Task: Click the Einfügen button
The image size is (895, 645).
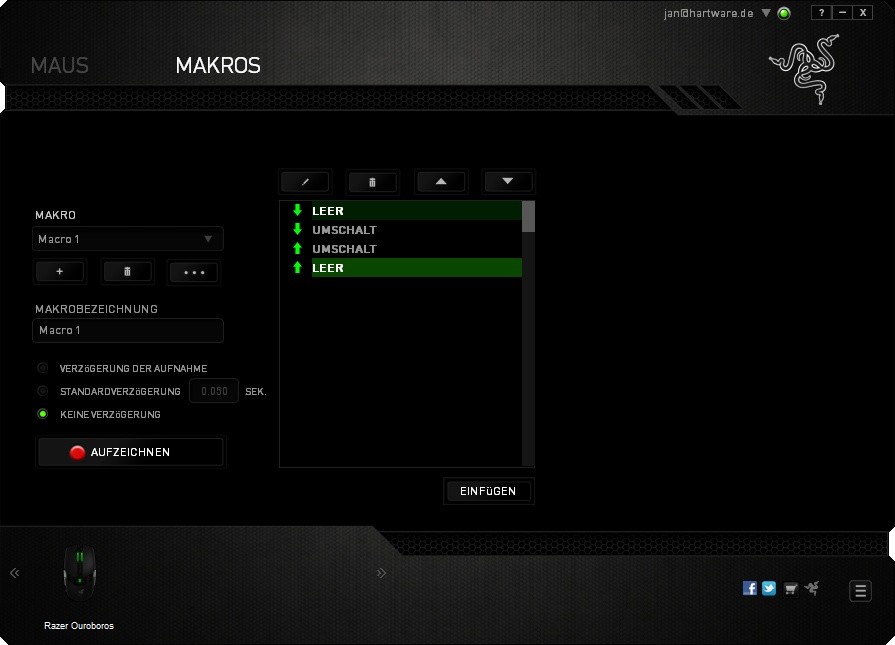Action: [488, 491]
